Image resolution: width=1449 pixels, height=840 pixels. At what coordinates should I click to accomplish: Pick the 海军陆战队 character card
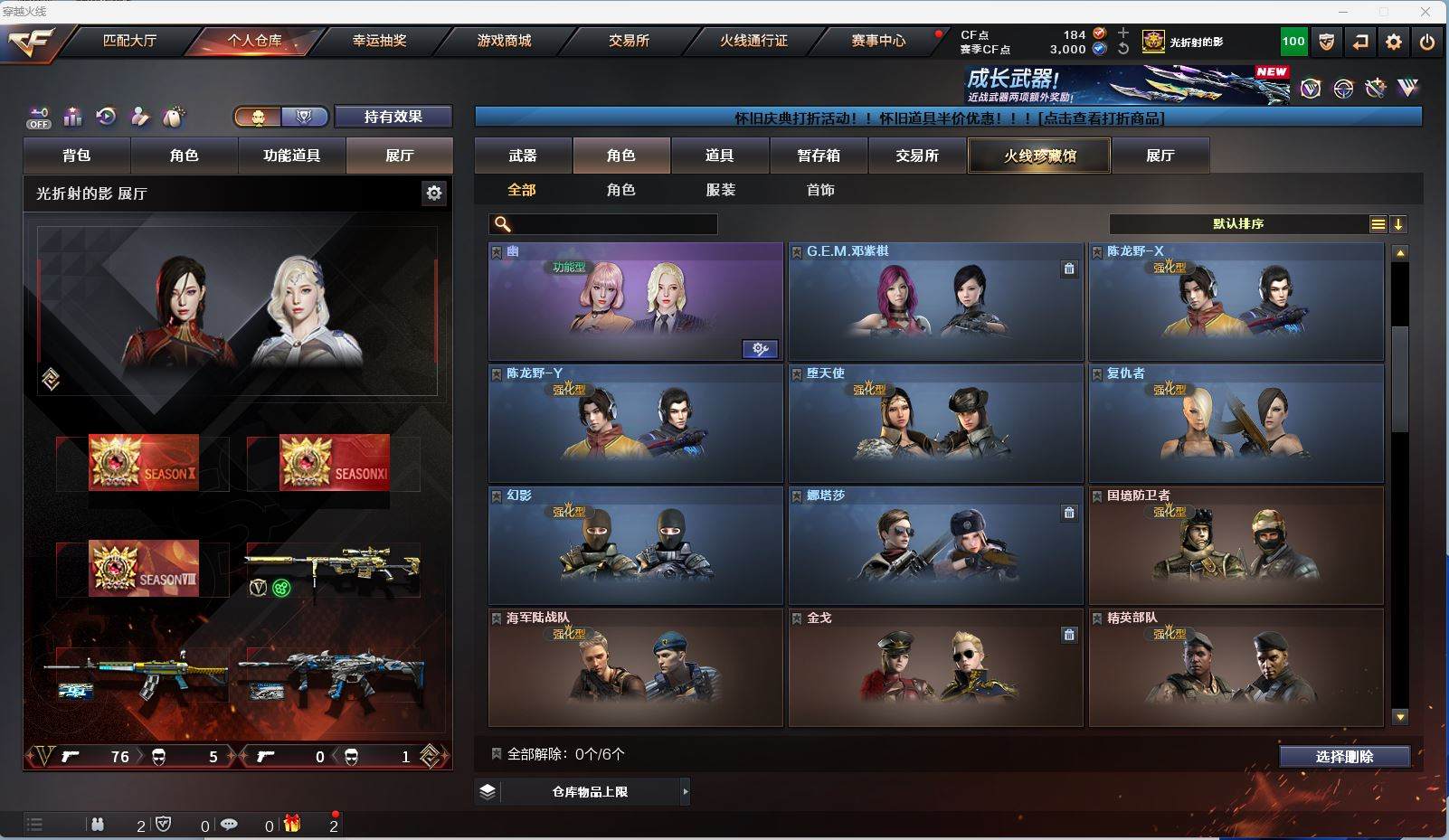pos(635,667)
